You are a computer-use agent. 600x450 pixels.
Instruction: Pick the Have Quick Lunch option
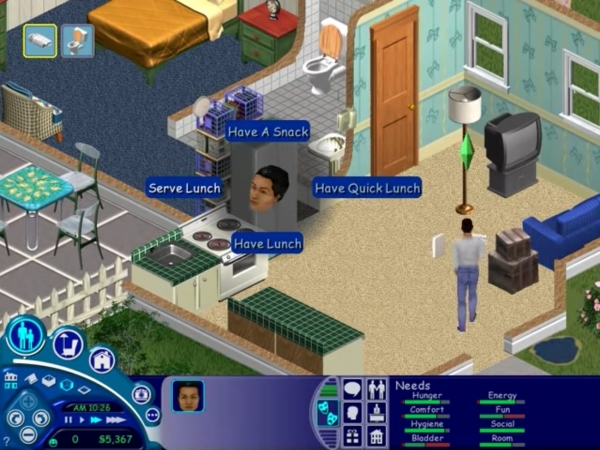tap(367, 187)
